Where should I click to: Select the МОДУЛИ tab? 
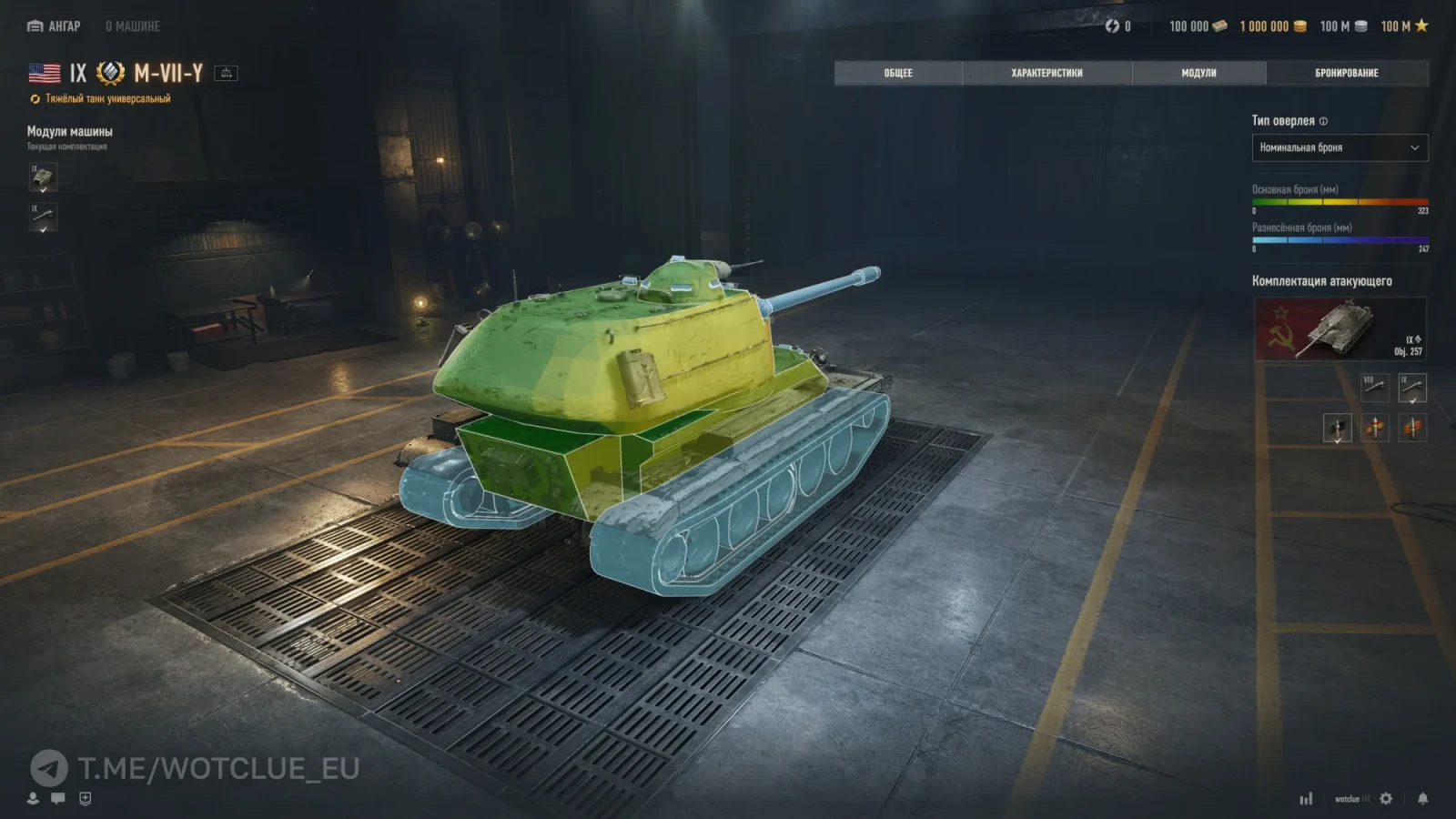click(1198, 73)
